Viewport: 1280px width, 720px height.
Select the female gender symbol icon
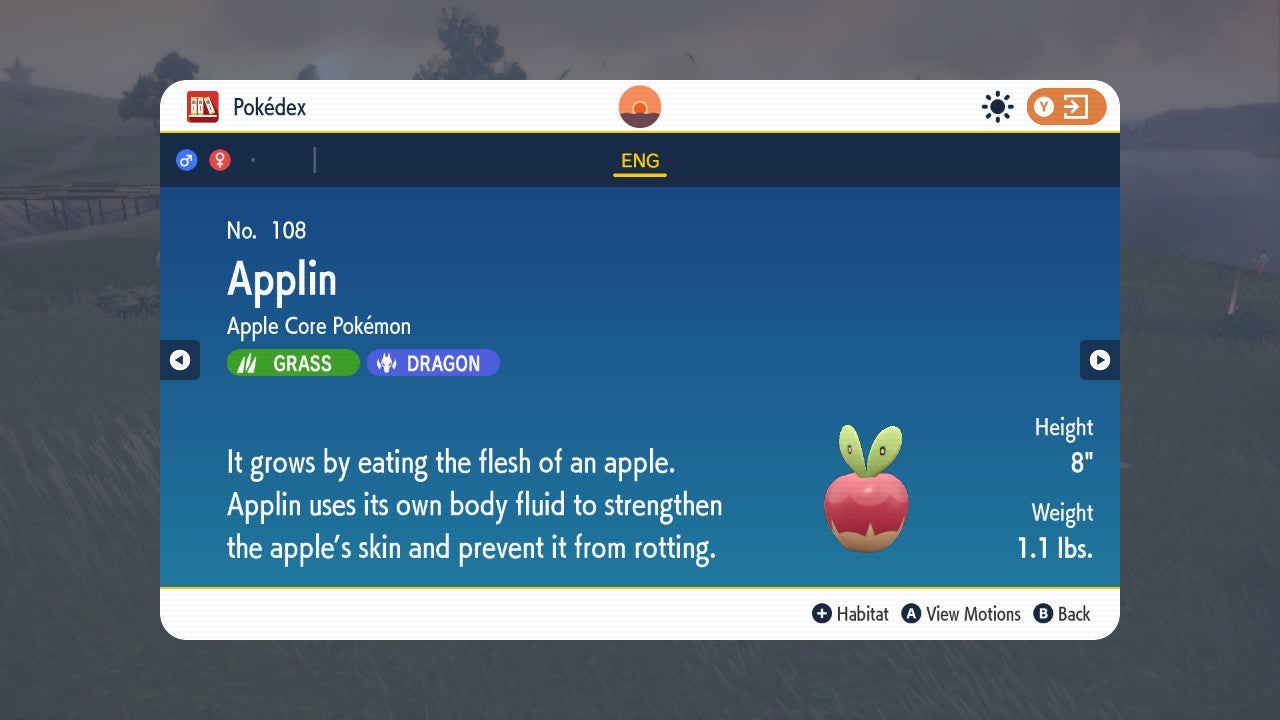point(219,159)
